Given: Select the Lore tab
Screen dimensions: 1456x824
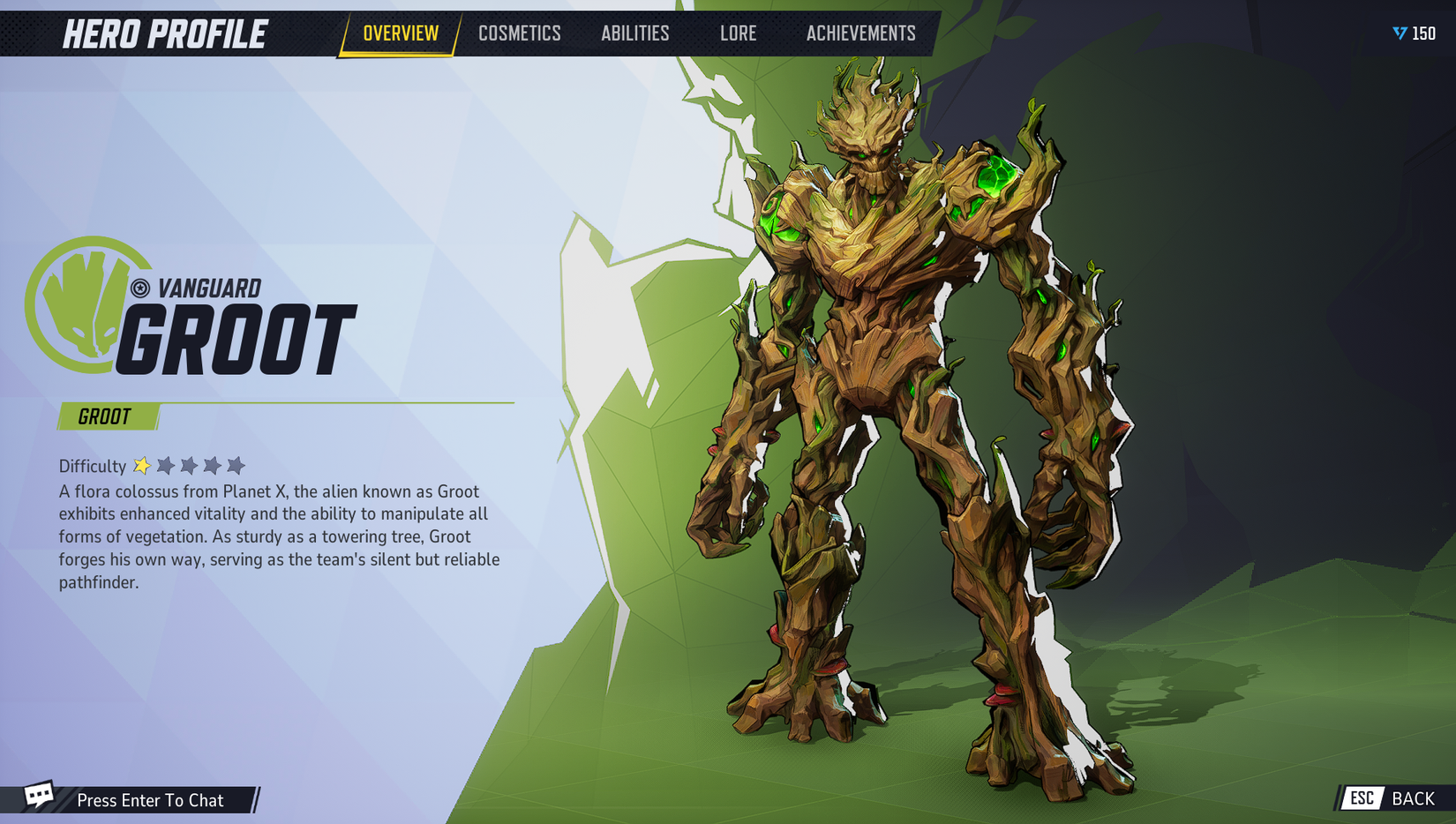Looking at the screenshot, I should 738,34.
